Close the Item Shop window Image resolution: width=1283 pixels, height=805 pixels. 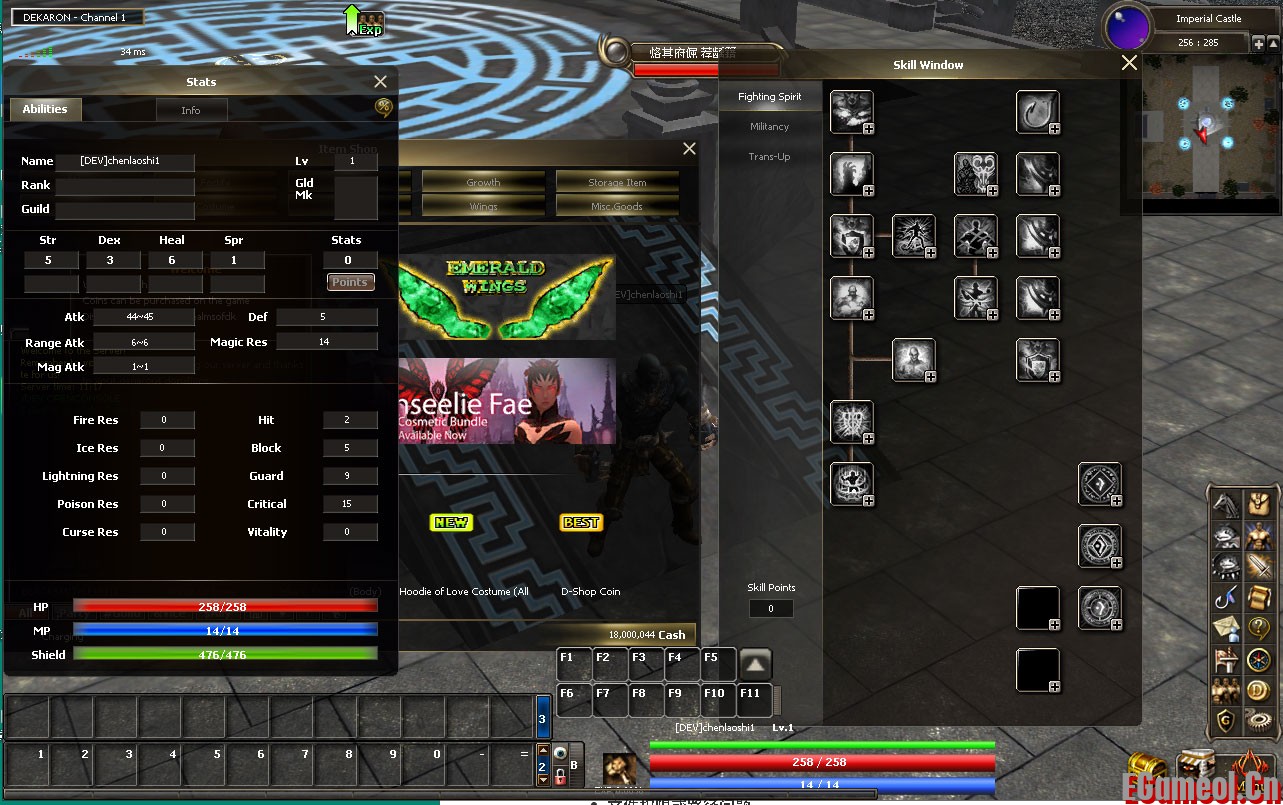point(689,149)
